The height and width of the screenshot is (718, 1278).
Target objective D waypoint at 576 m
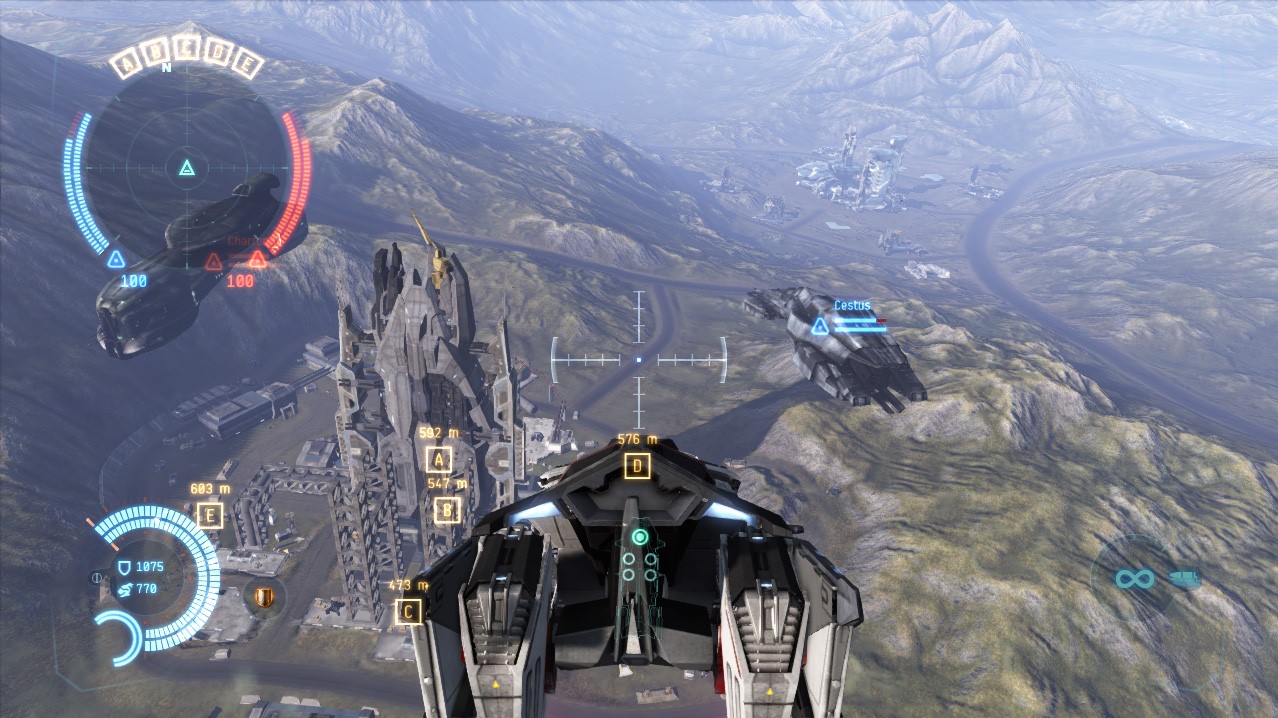click(637, 466)
